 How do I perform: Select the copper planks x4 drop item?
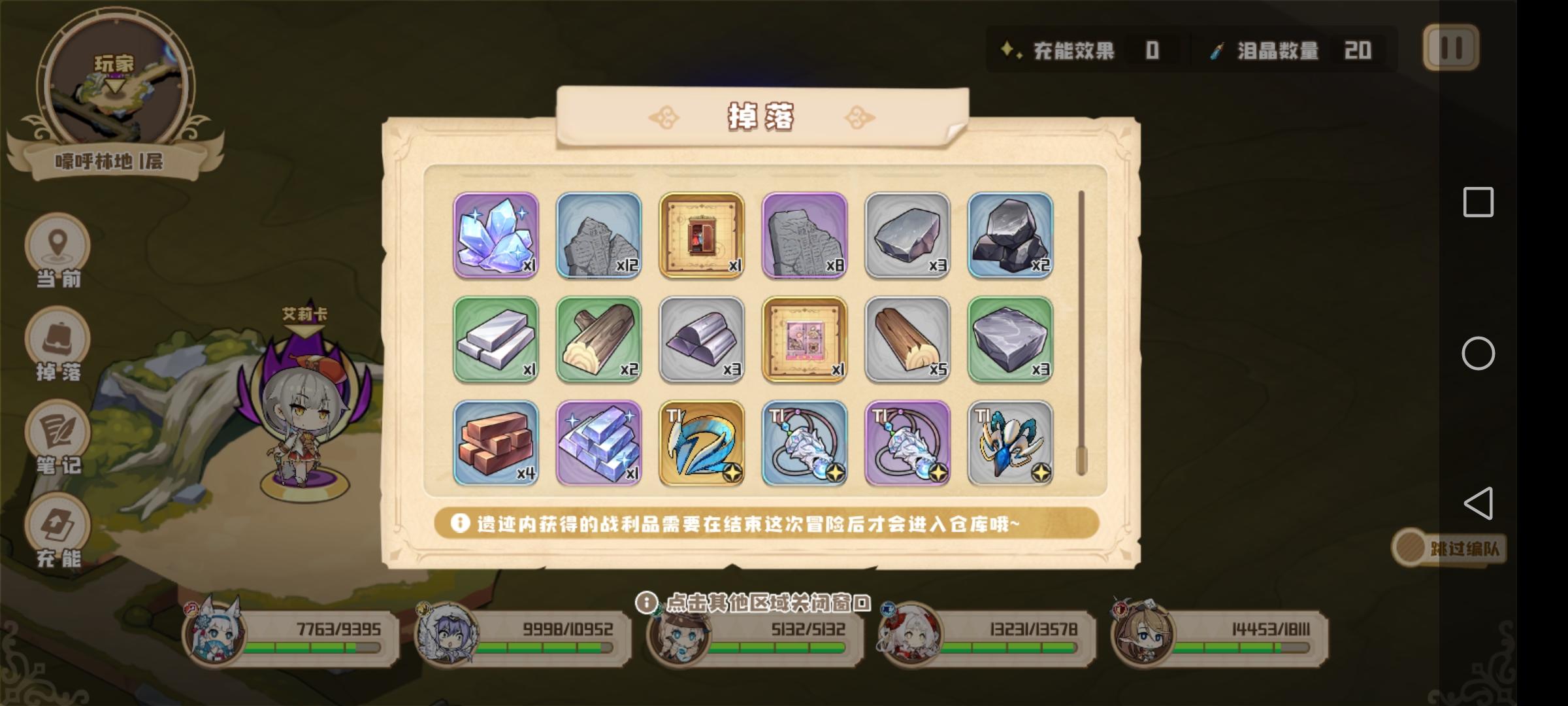pos(497,443)
